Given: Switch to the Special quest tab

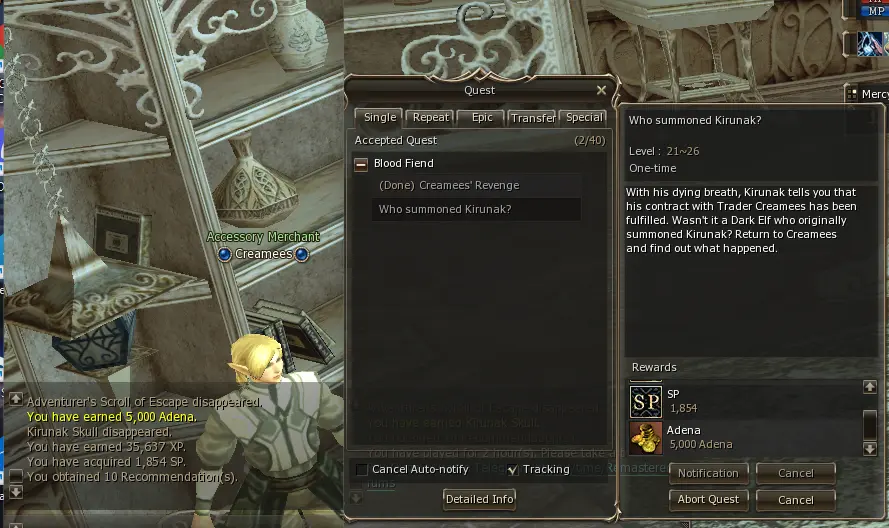Looking at the screenshot, I should click(x=584, y=118).
